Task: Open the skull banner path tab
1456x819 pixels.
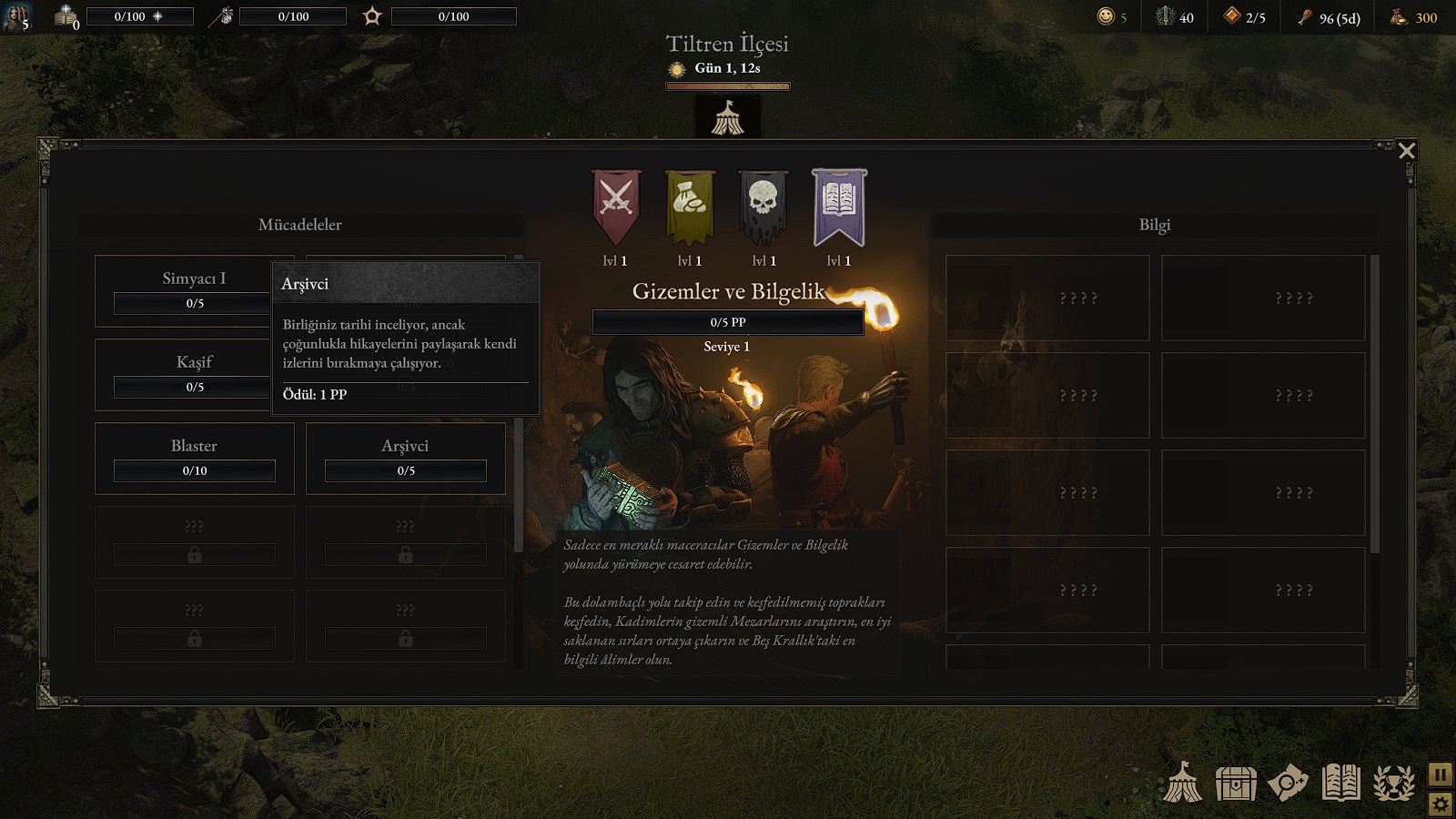Action: click(x=763, y=206)
